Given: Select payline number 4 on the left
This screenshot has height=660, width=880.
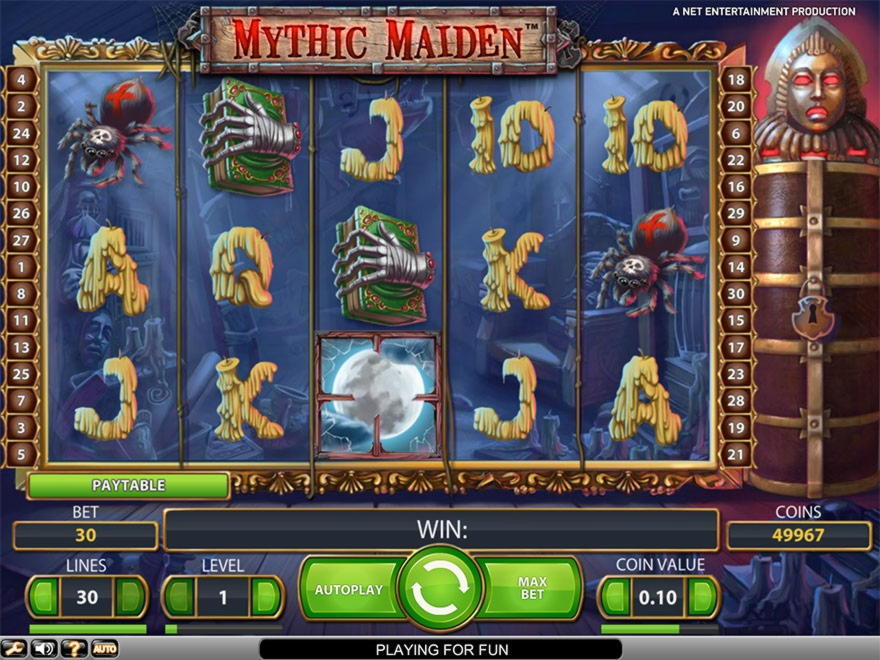Looking at the screenshot, I should click(x=23, y=79).
